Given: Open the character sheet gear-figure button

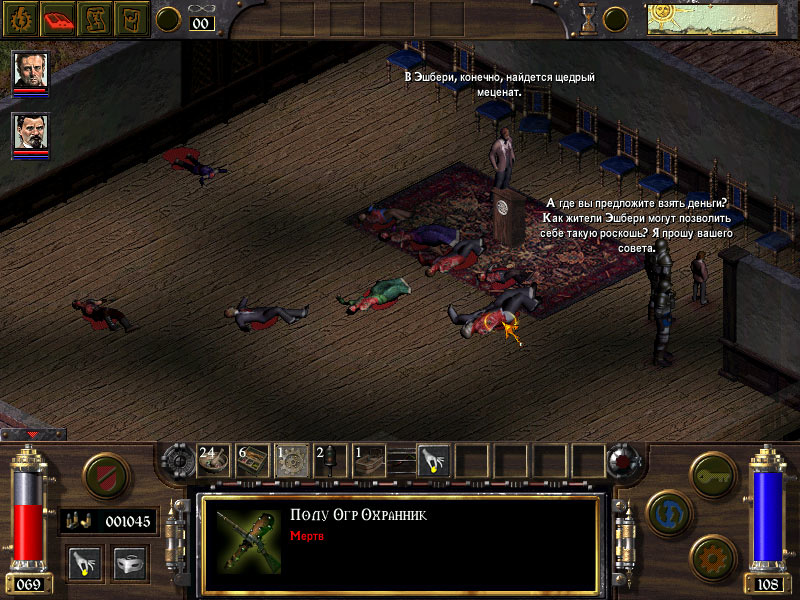Looking at the screenshot, I should [x=19, y=18].
